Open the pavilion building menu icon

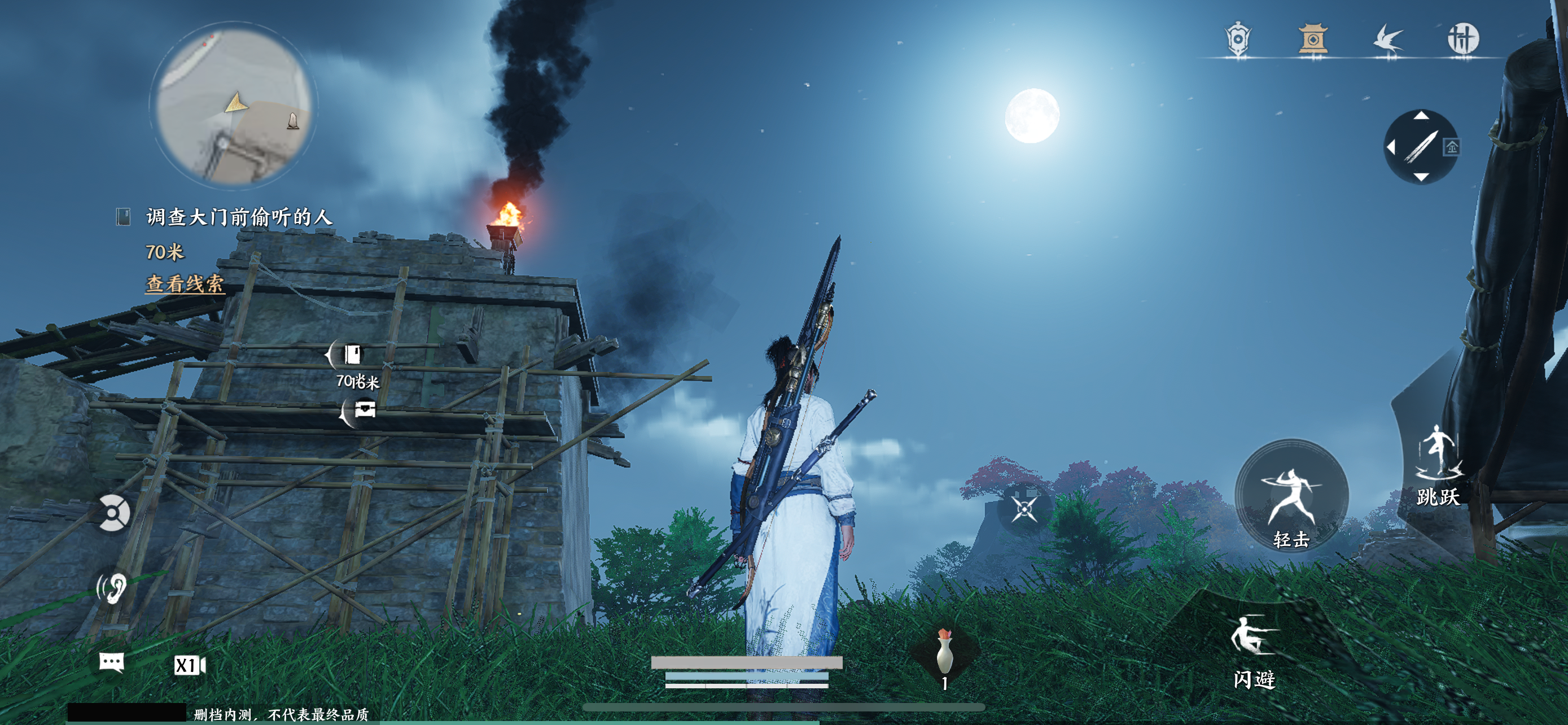1313,40
